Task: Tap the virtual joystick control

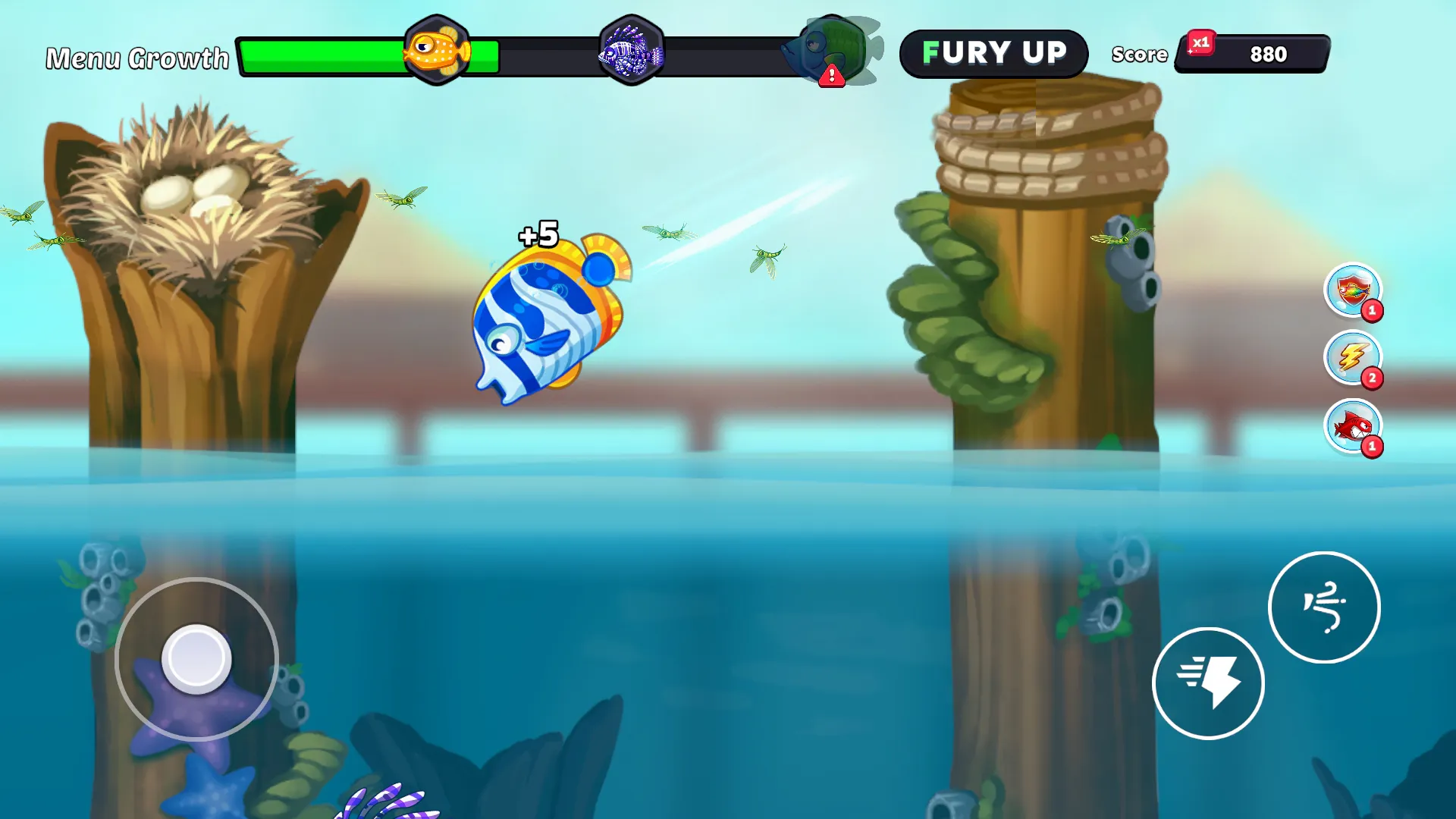Action: tap(197, 658)
